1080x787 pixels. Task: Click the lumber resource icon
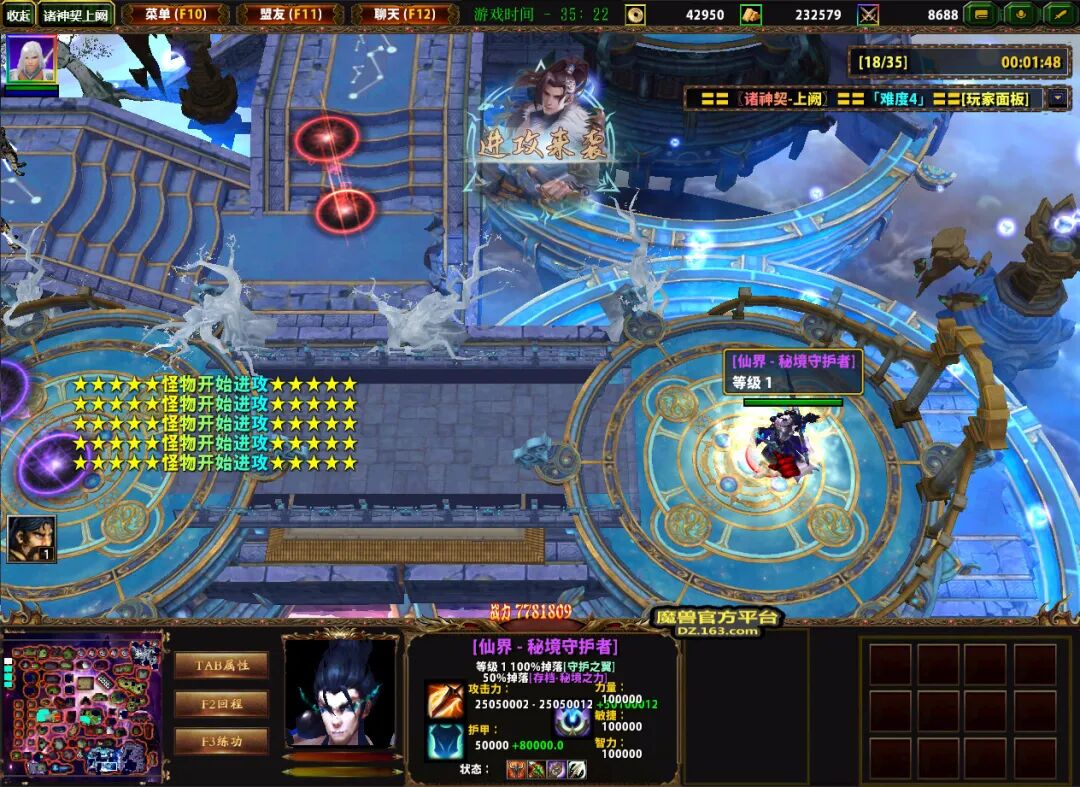pyautogui.click(x=751, y=15)
